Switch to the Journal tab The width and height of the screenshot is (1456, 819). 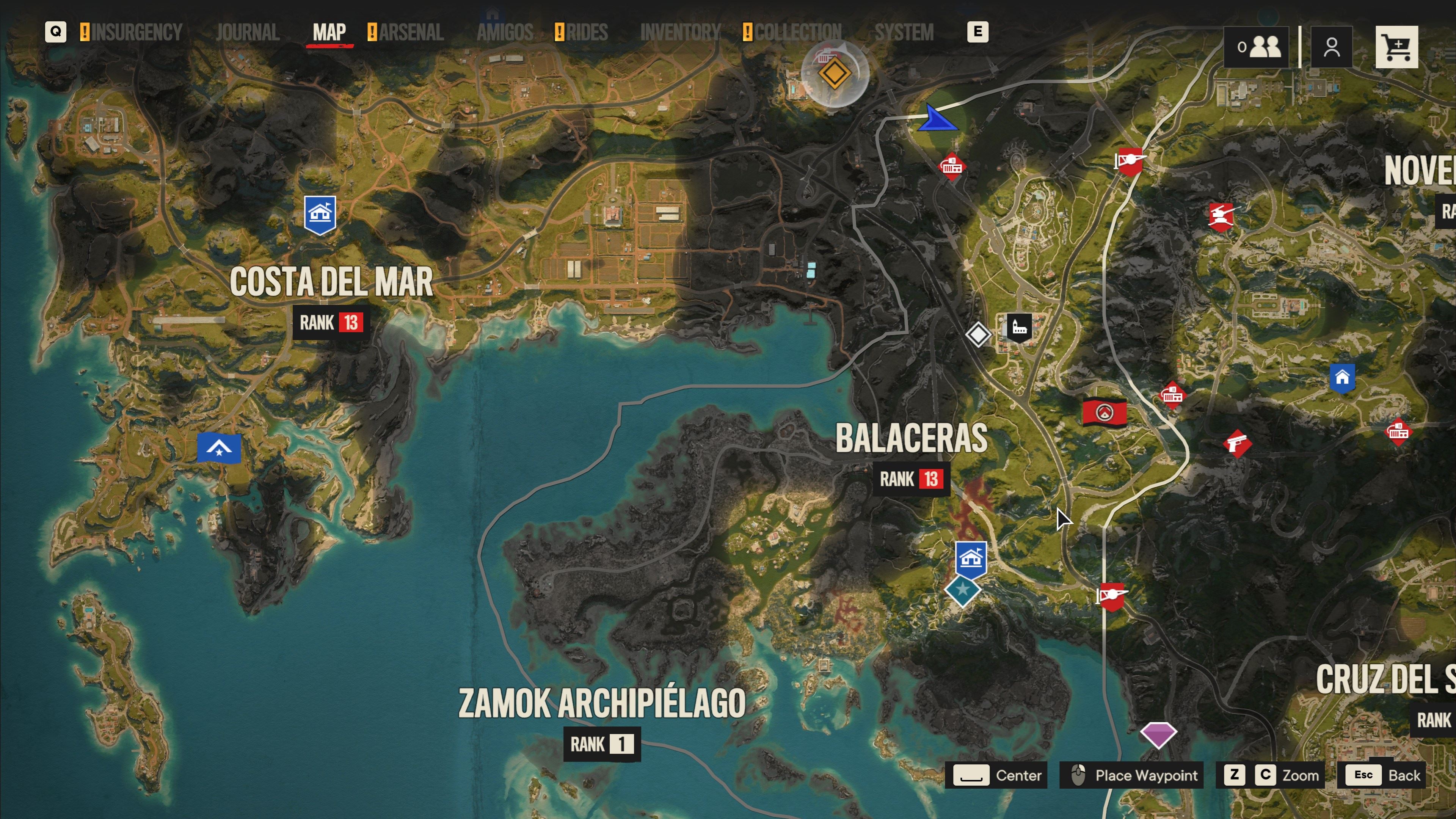(x=248, y=32)
